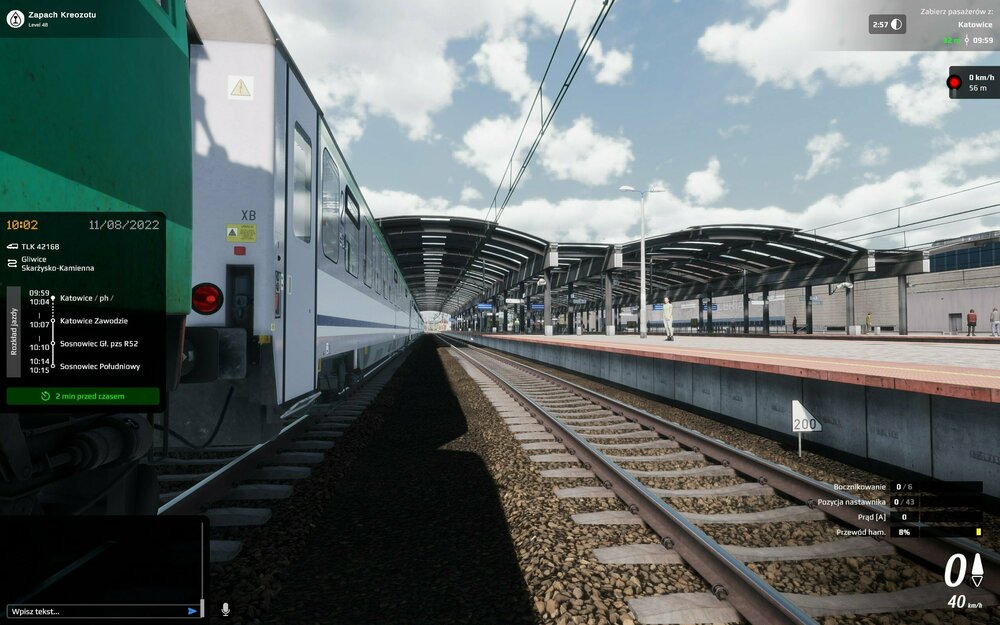Click the TLK 42168 train number label
This screenshot has height=625, width=1000.
click(41, 246)
